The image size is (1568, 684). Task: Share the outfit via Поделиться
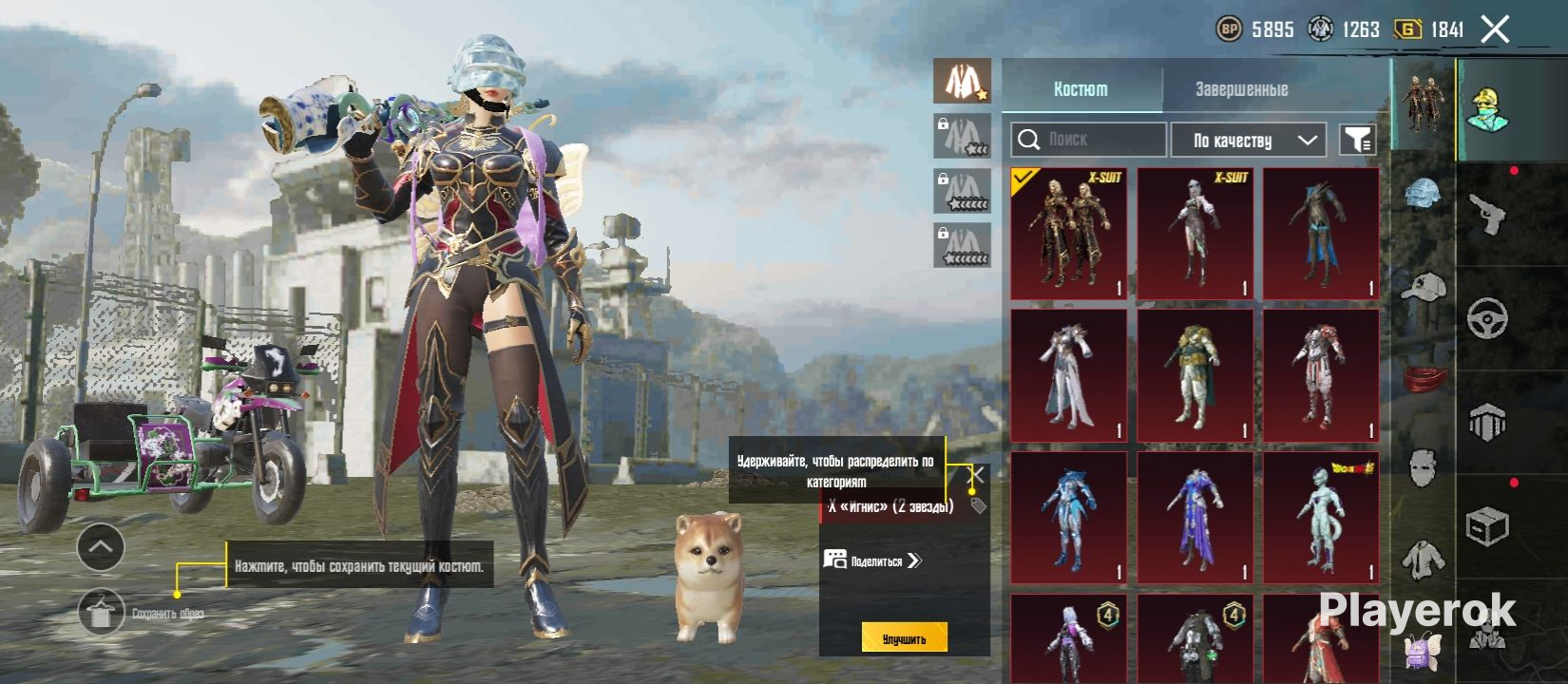872,560
